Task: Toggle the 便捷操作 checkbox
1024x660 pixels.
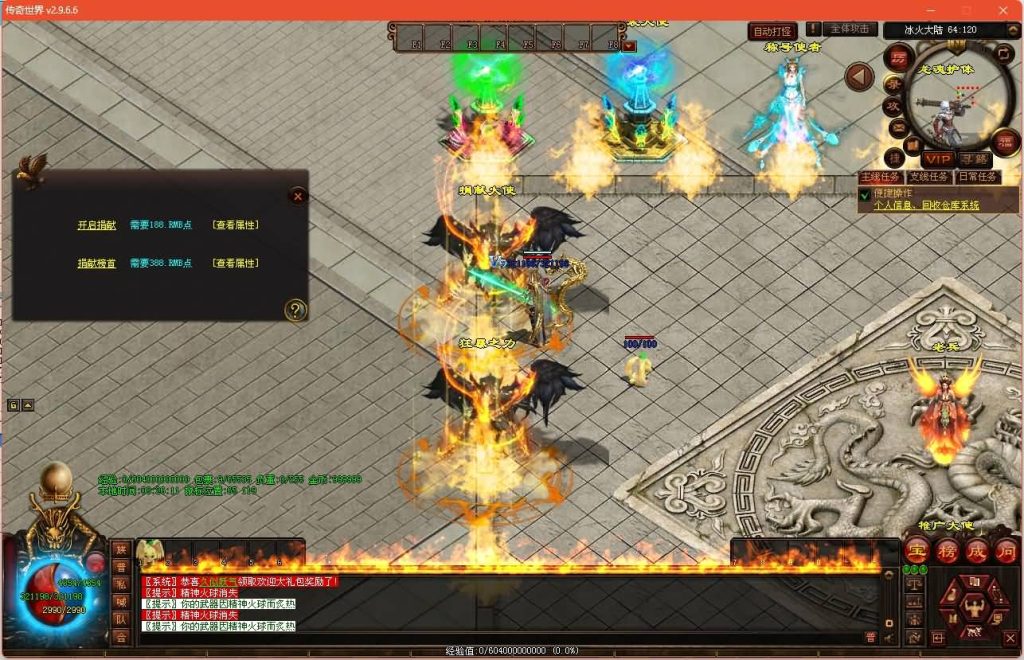Action: pos(865,194)
